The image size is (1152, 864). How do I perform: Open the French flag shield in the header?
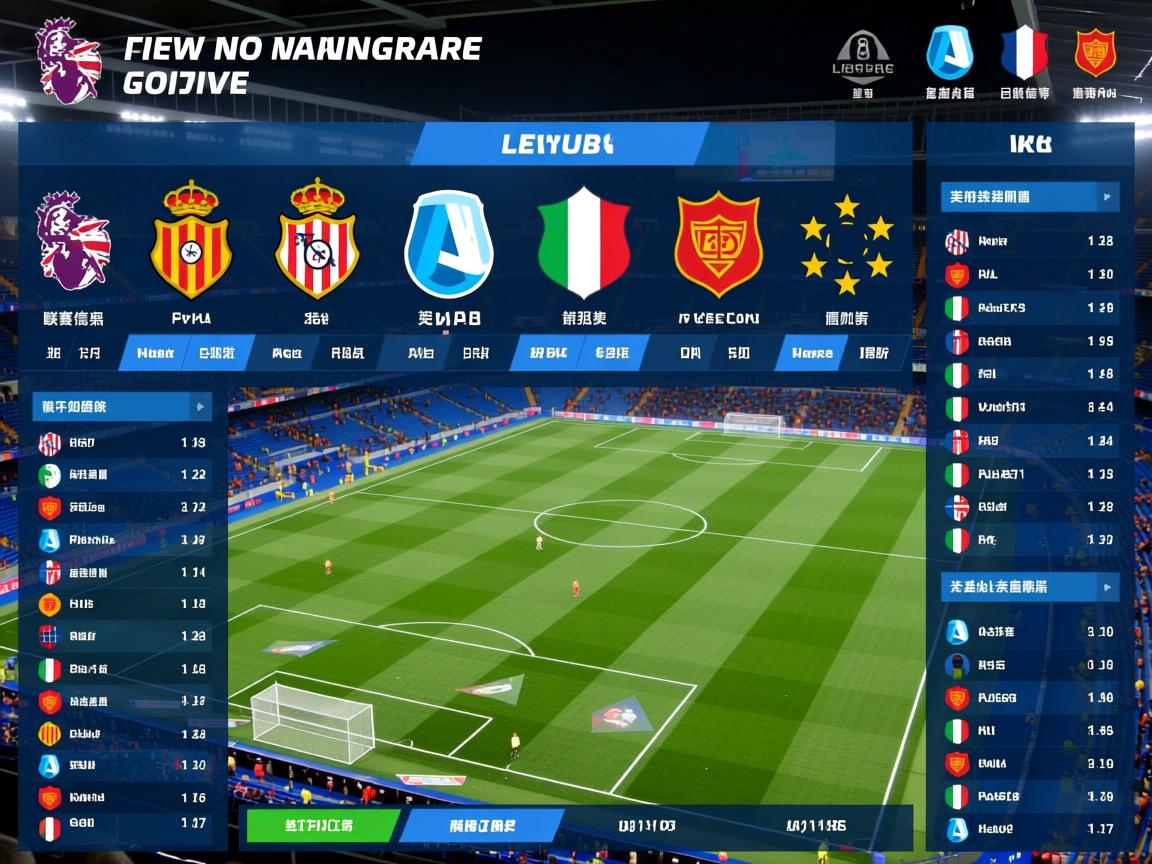(1025, 52)
